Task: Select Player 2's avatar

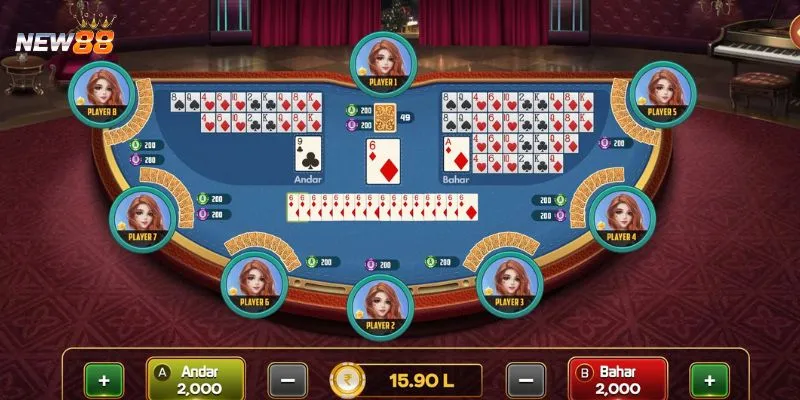Action: click(x=380, y=306)
